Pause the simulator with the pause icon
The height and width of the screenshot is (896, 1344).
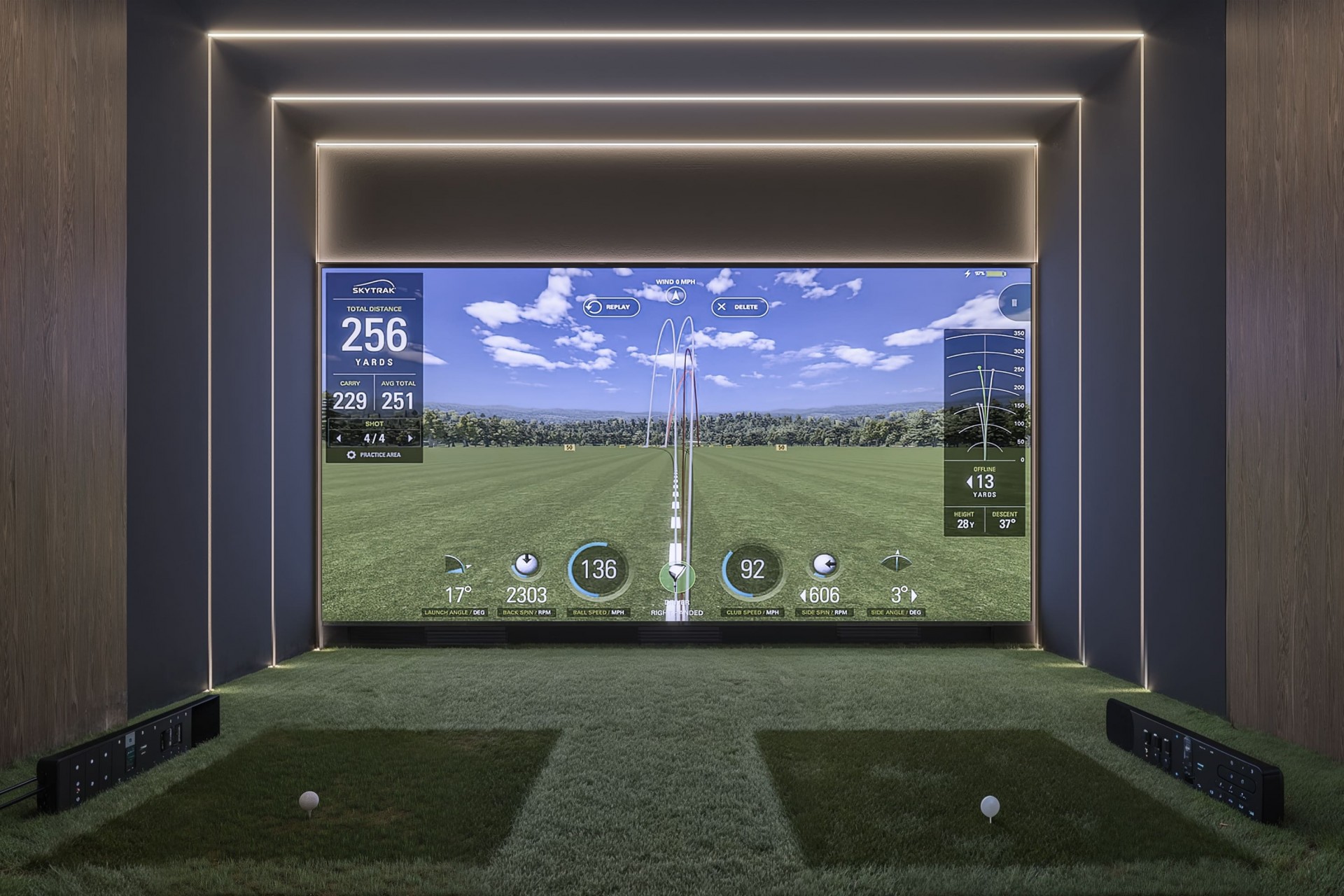pos(1014,303)
